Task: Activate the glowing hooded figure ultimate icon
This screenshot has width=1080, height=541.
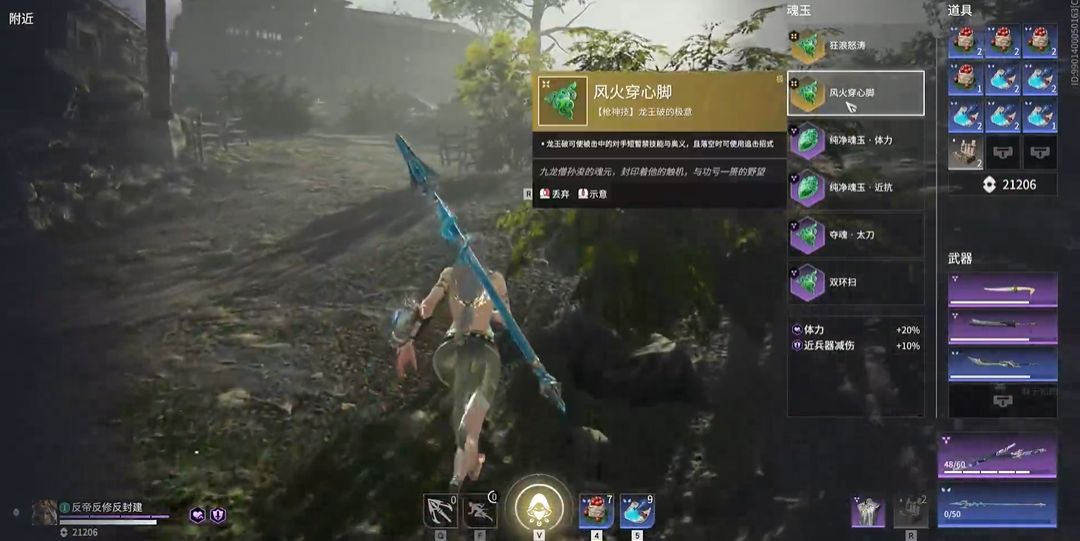Action: click(539, 507)
